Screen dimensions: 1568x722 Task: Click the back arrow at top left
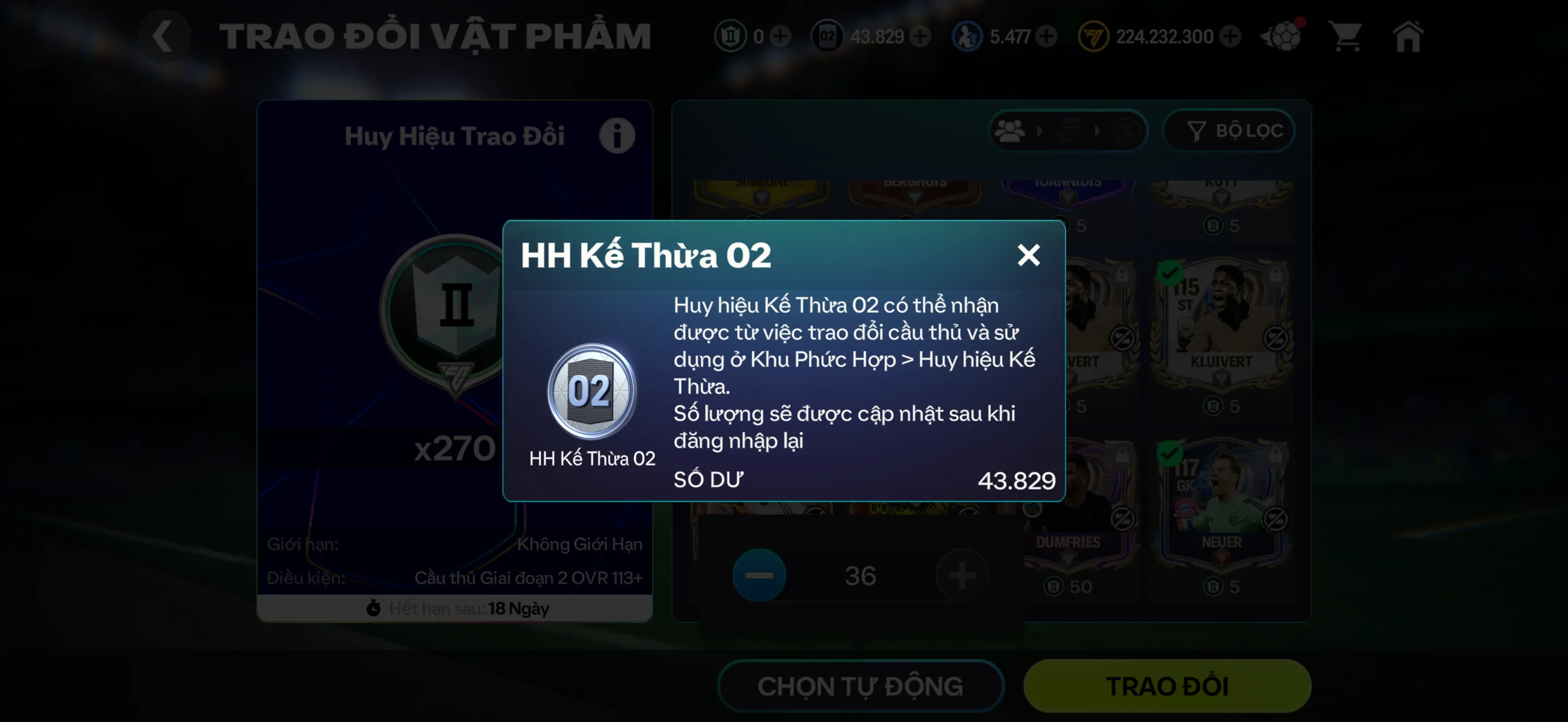pyautogui.click(x=165, y=36)
